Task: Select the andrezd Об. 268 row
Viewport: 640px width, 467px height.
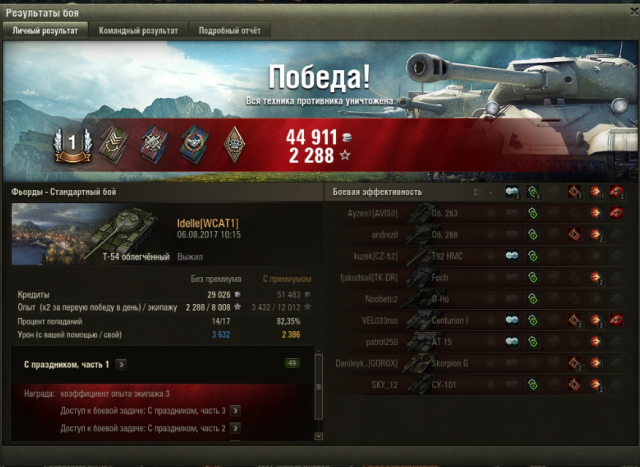Action: (480, 234)
